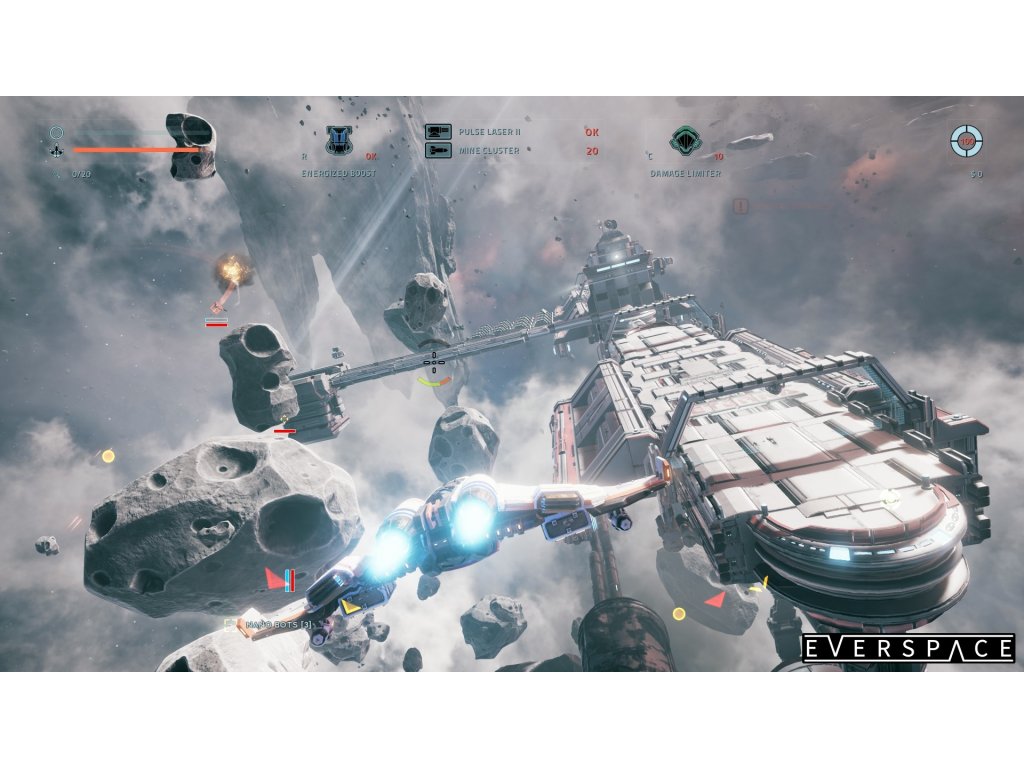Choose the Mine Cluster secondary weapon
Image resolution: width=1024 pixels, height=768 pixels.
pyautogui.click(x=489, y=151)
